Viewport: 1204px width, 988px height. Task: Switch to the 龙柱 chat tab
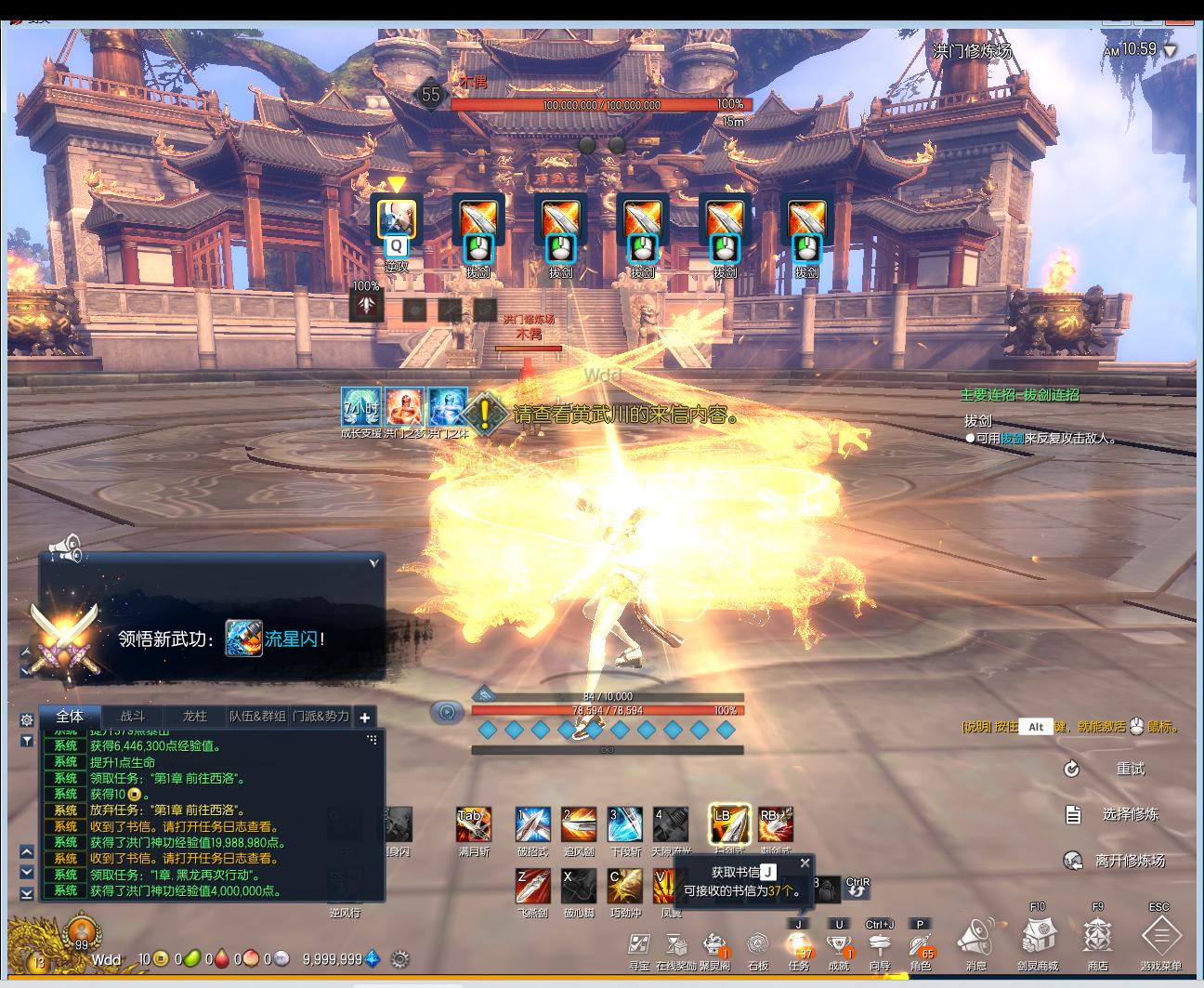coord(194,717)
